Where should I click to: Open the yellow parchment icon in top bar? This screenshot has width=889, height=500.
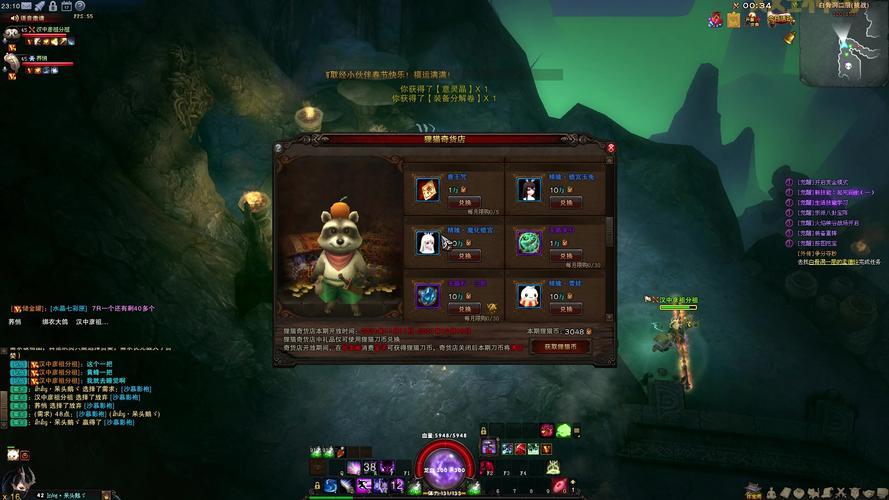coord(733,18)
